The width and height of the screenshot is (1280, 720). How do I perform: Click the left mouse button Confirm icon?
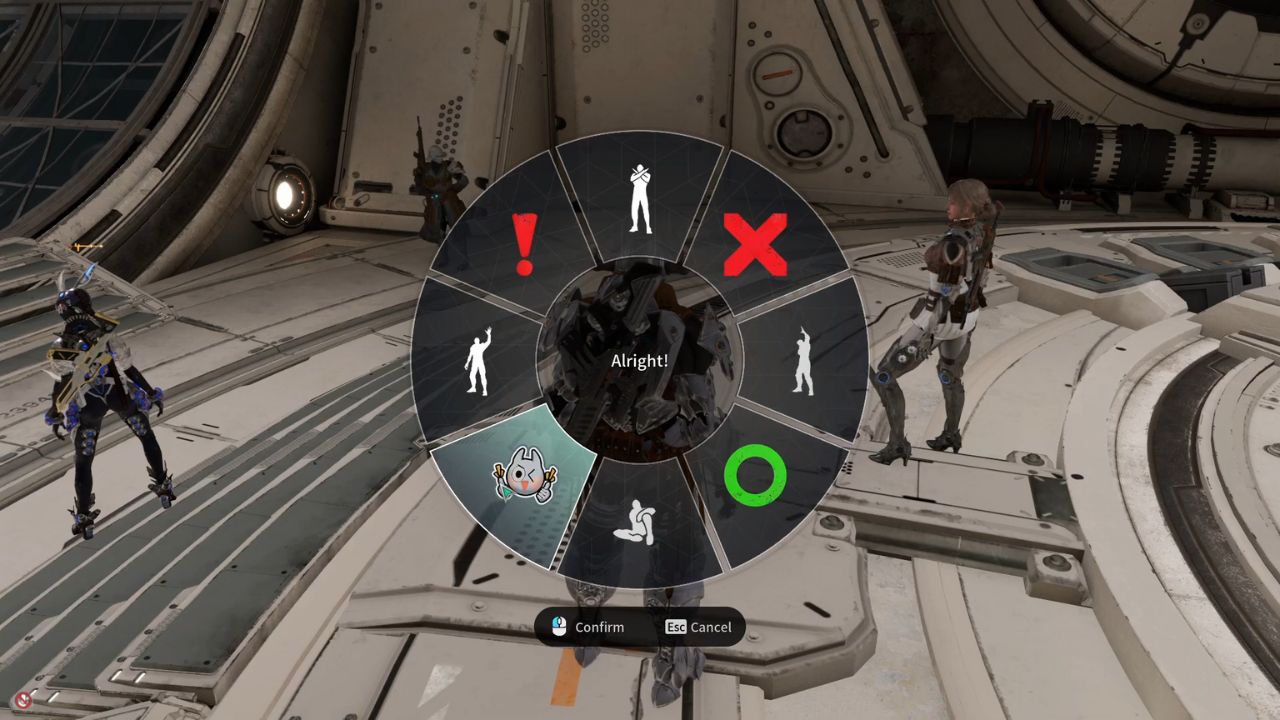(x=557, y=627)
